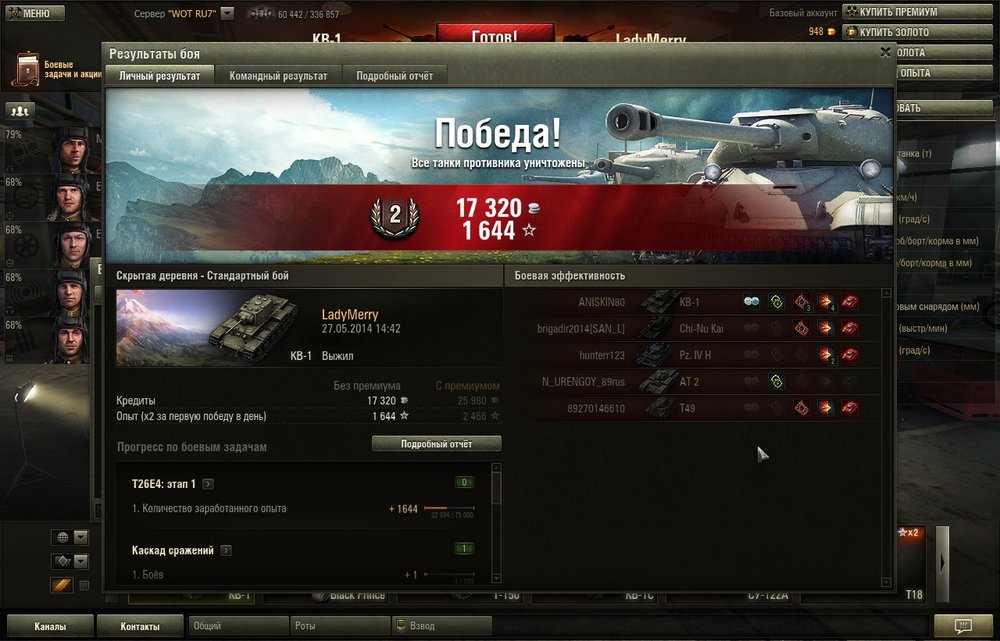The width and height of the screenshot is (1000, 641).
Task: Open the Контакты list
Action: [140, 627]
